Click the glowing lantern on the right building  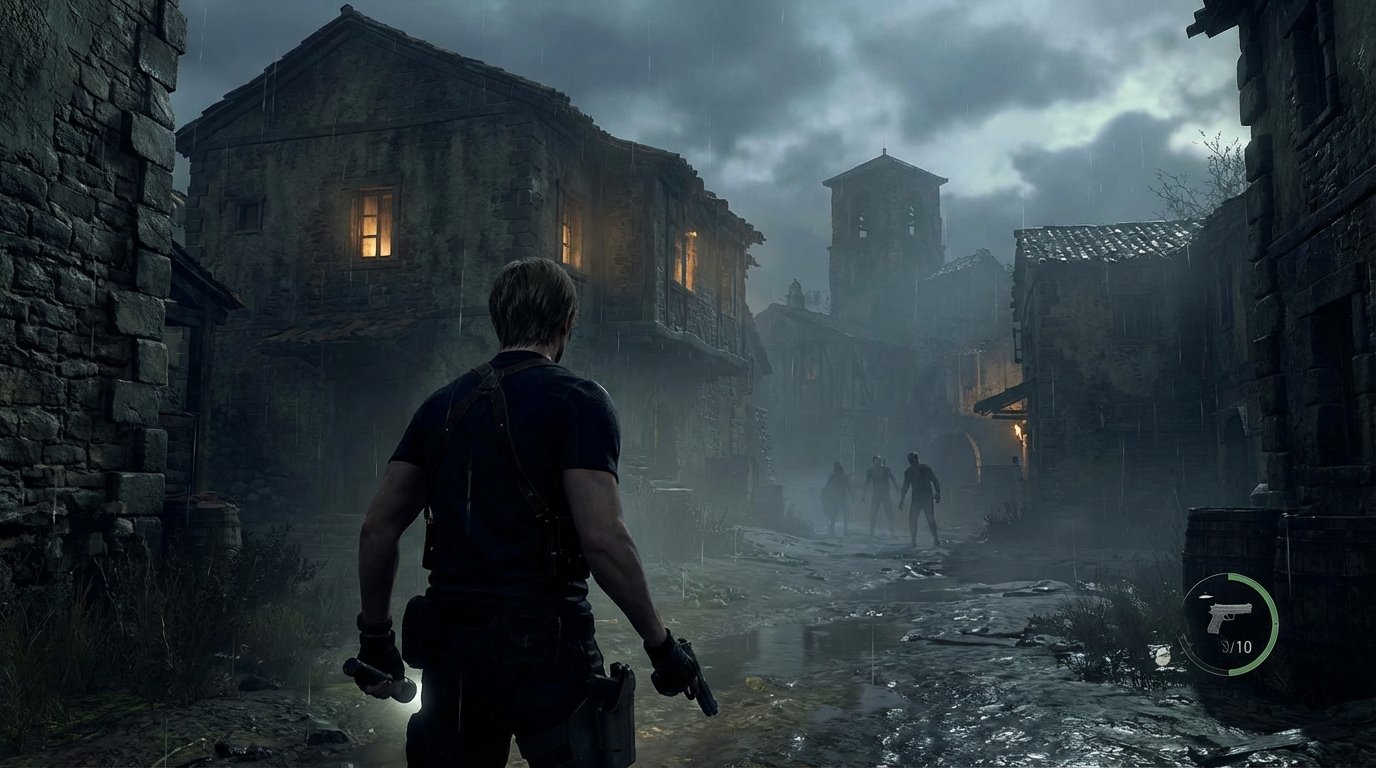1018,430
